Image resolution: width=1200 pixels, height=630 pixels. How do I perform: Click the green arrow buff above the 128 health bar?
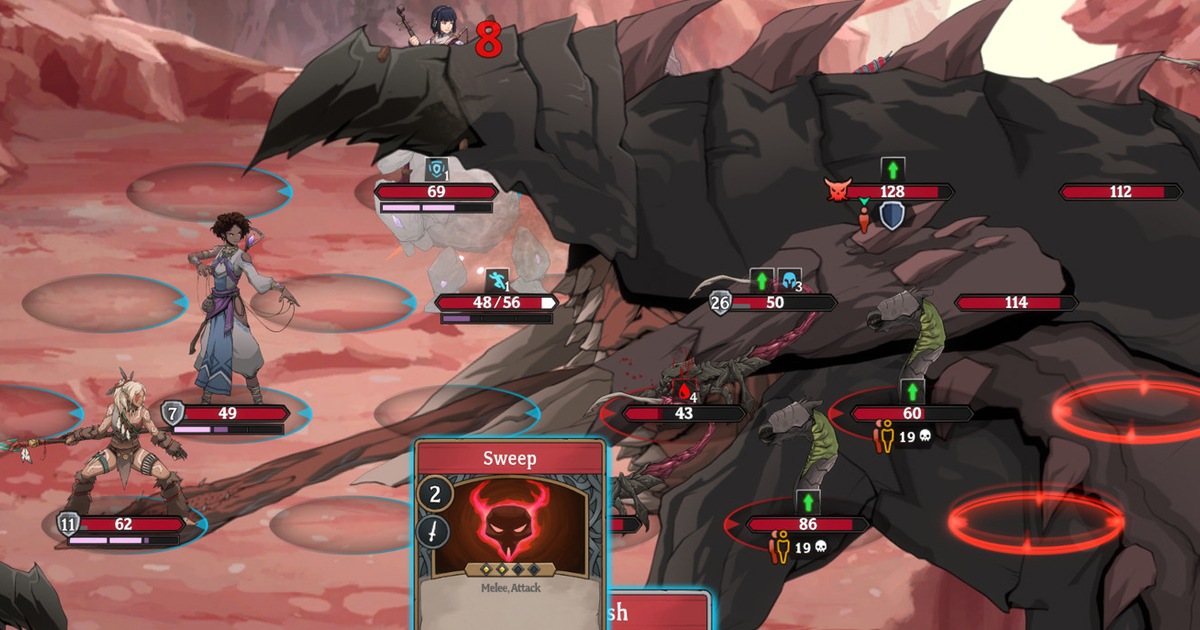pyautogui.click(x=893, y=169)
